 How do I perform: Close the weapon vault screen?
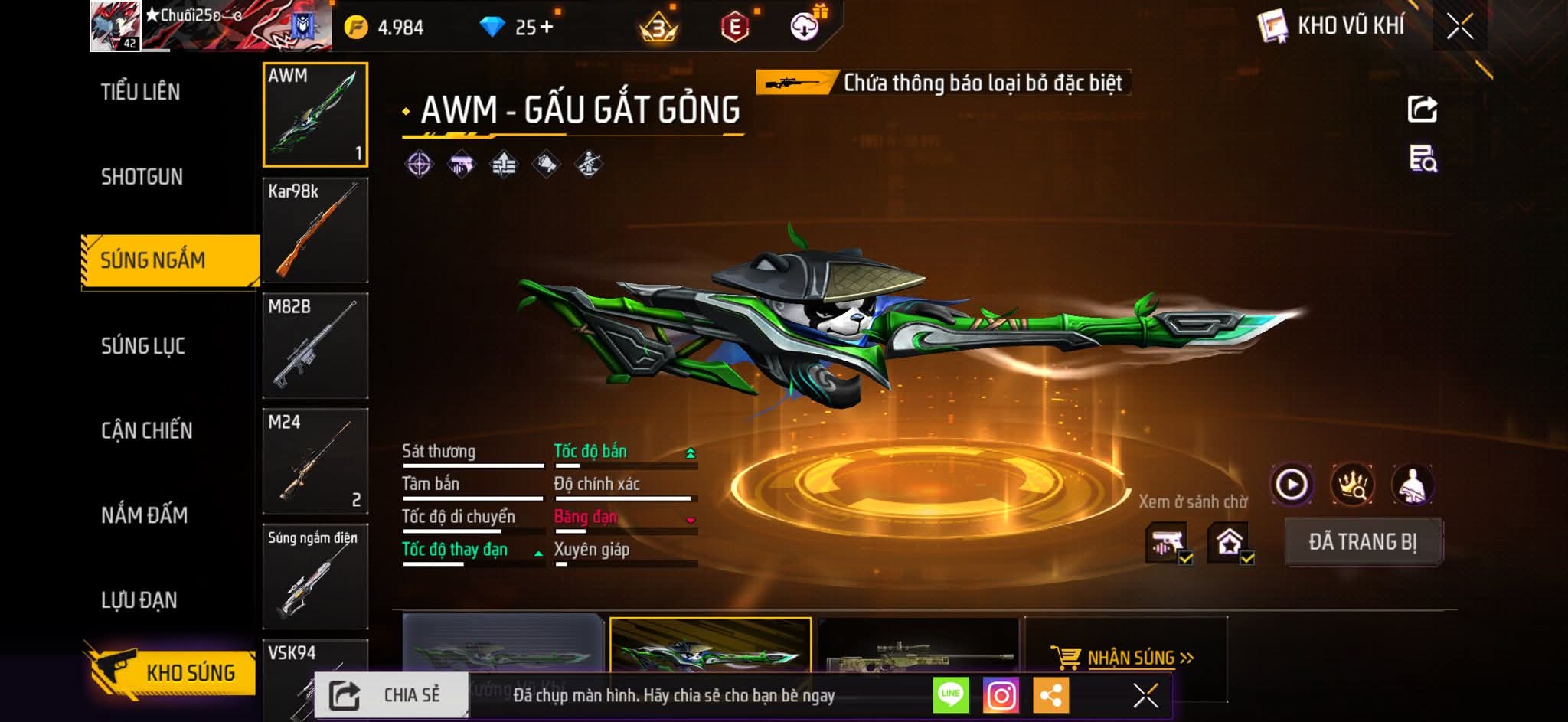coord(1459,27)
